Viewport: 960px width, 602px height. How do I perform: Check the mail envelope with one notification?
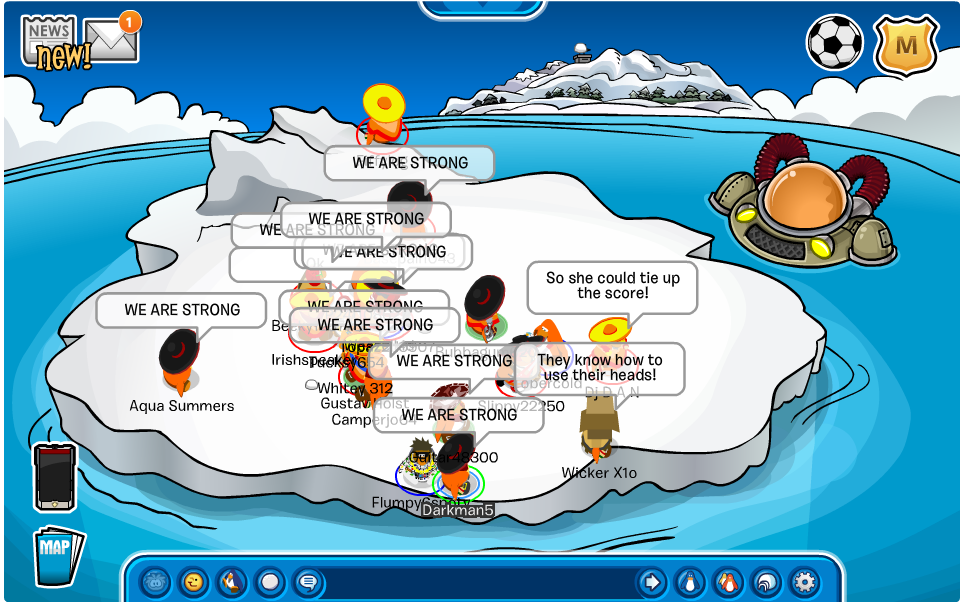click(111, 40)
